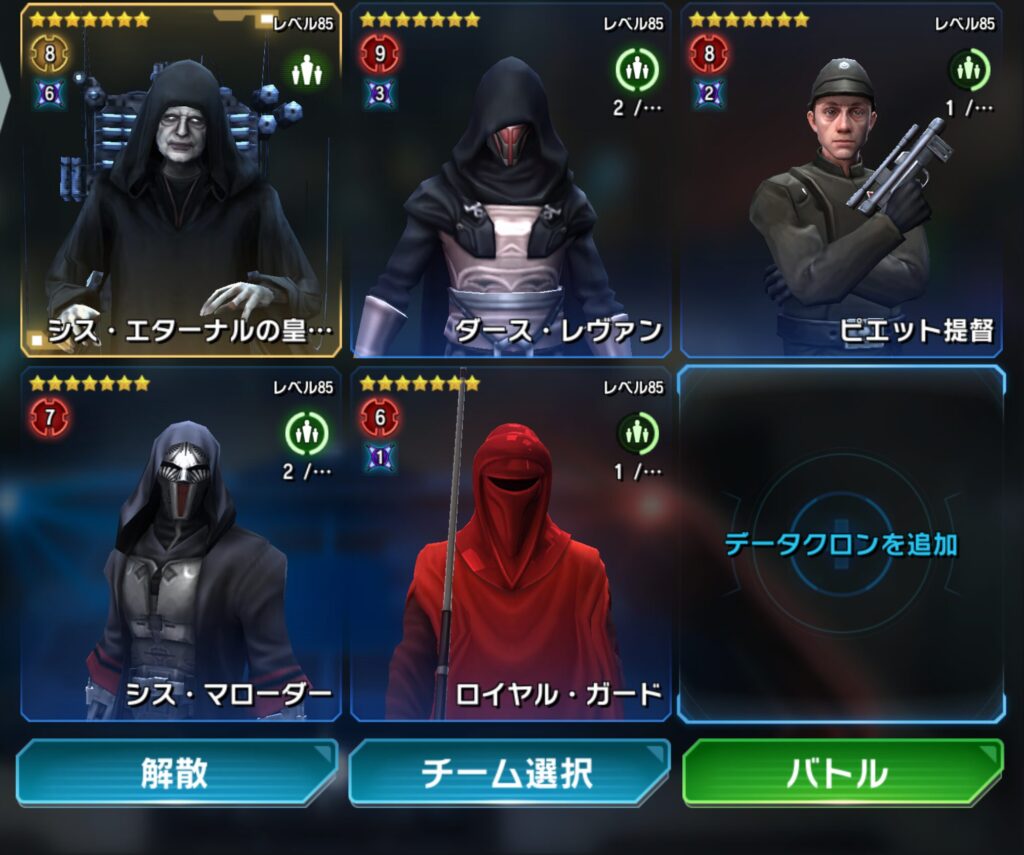Choose the Royal Guard (ロイヤル・ガード) card
This screenshot has width=1024, height=855.
(511, 545)
